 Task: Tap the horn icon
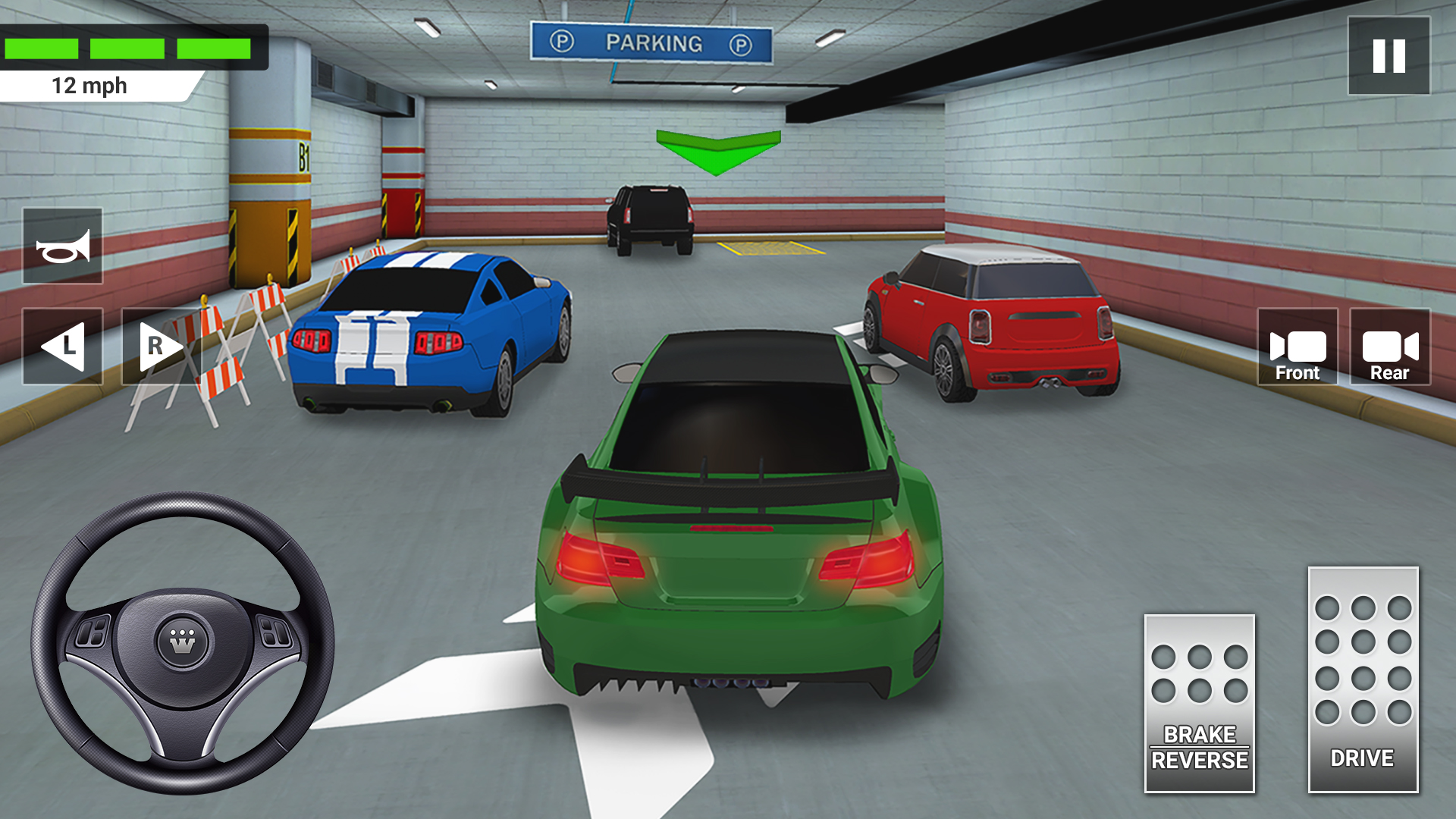[63, 244]
